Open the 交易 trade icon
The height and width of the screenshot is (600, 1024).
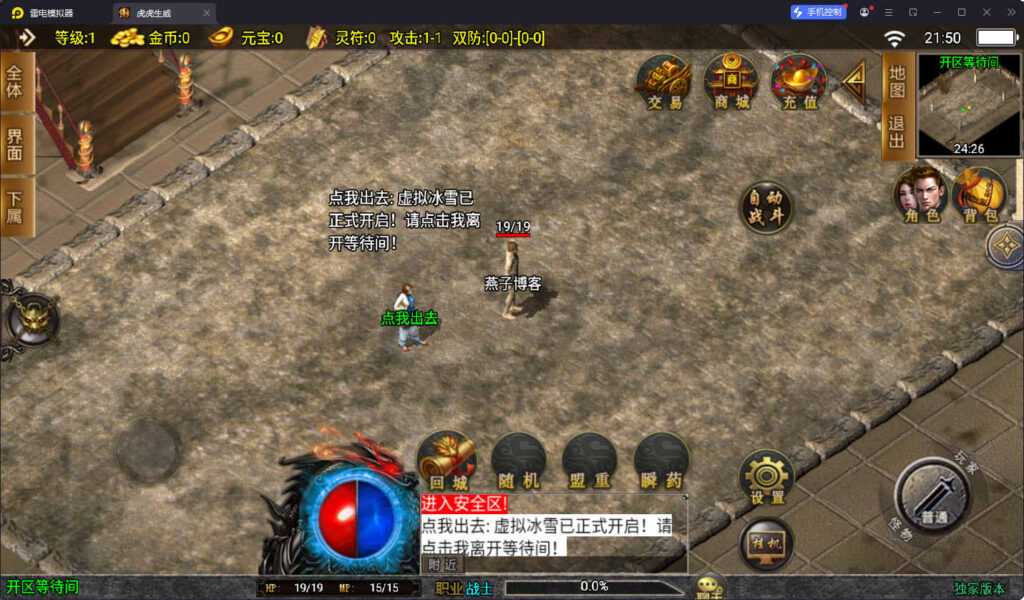point(663,82)
